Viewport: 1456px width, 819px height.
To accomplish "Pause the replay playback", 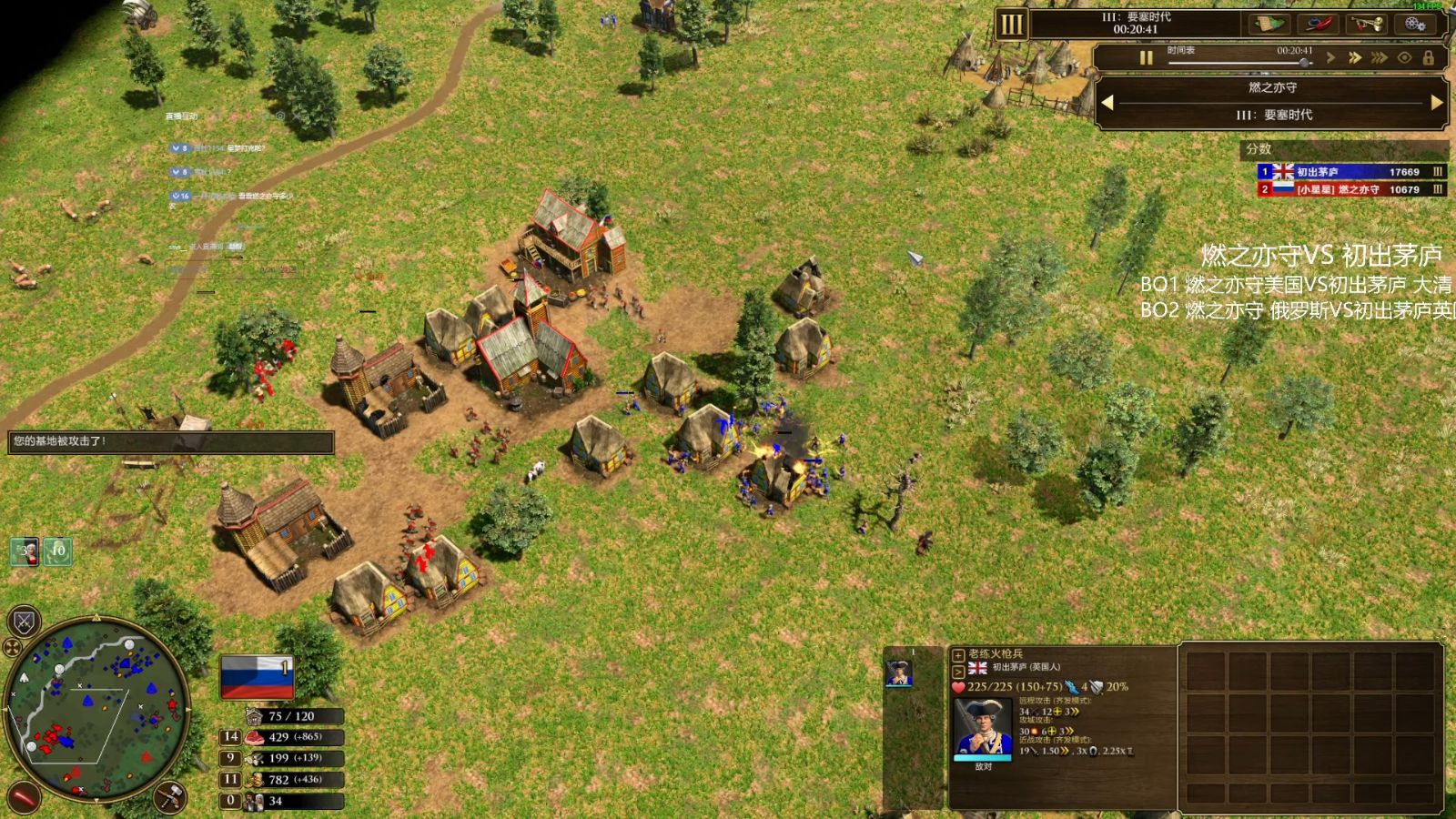I will click(x=1146, y=58).
